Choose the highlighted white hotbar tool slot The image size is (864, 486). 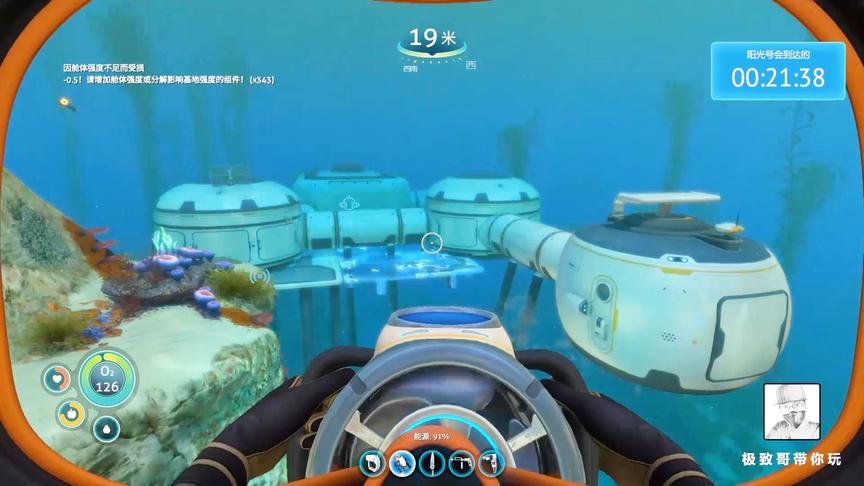click(403, 462)
